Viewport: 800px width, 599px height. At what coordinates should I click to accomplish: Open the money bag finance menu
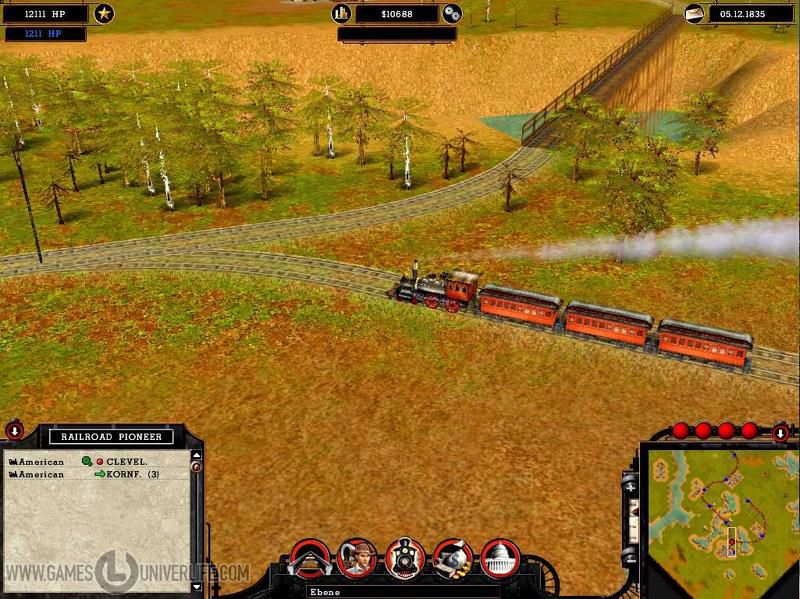(x=452, y=558)
